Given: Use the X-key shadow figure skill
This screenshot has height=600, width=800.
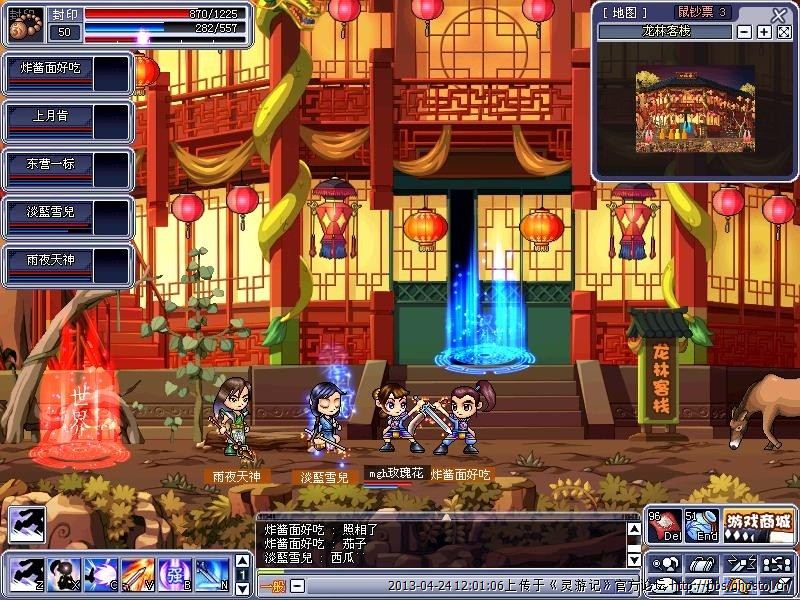Looking at the screenshot, I should (x=62, y=574).
